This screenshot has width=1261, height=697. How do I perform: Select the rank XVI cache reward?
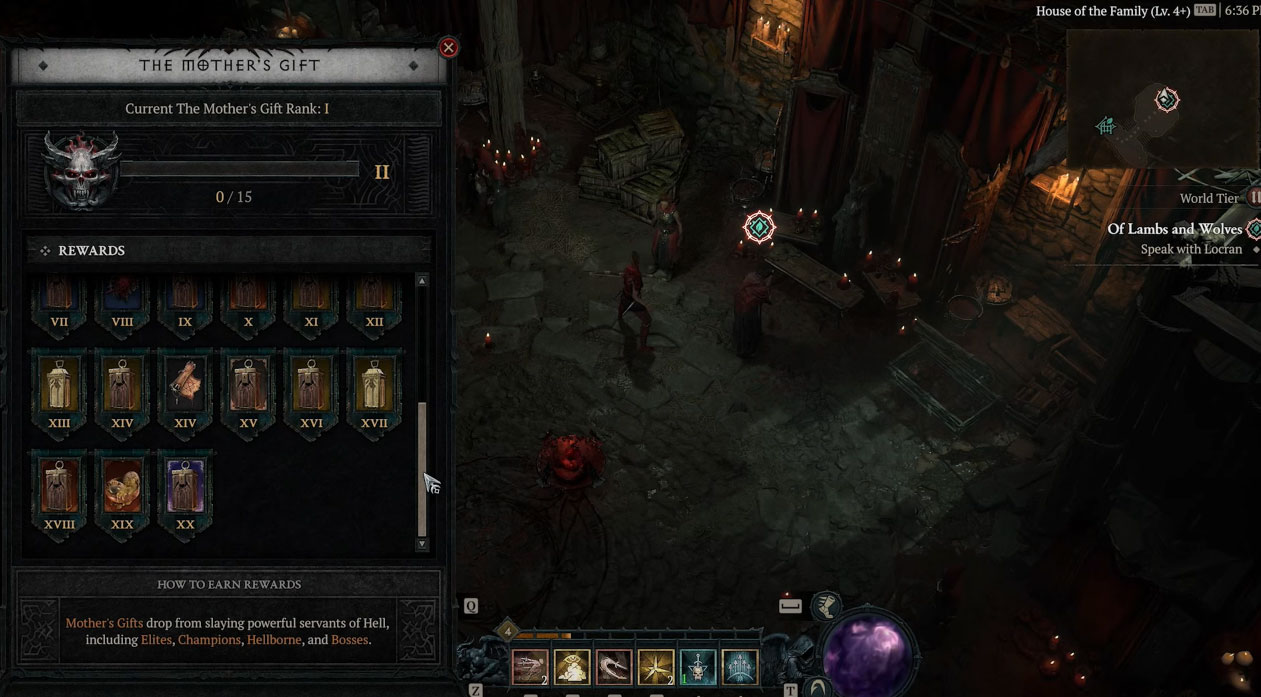(x=311, y=383)
